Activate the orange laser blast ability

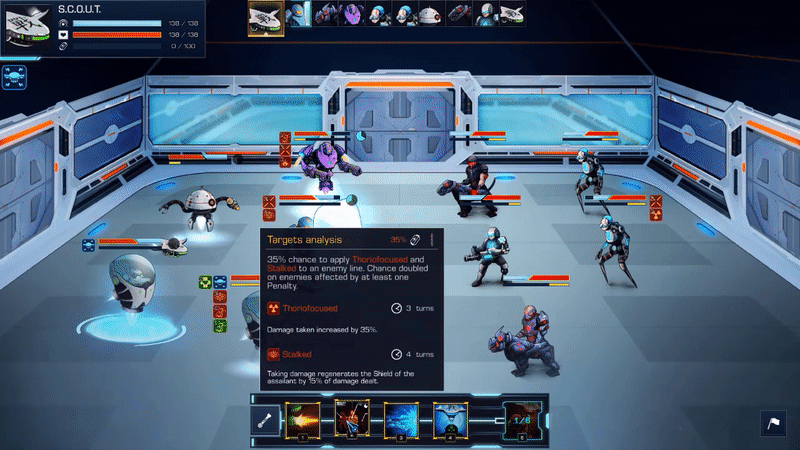tap(302, 418)
